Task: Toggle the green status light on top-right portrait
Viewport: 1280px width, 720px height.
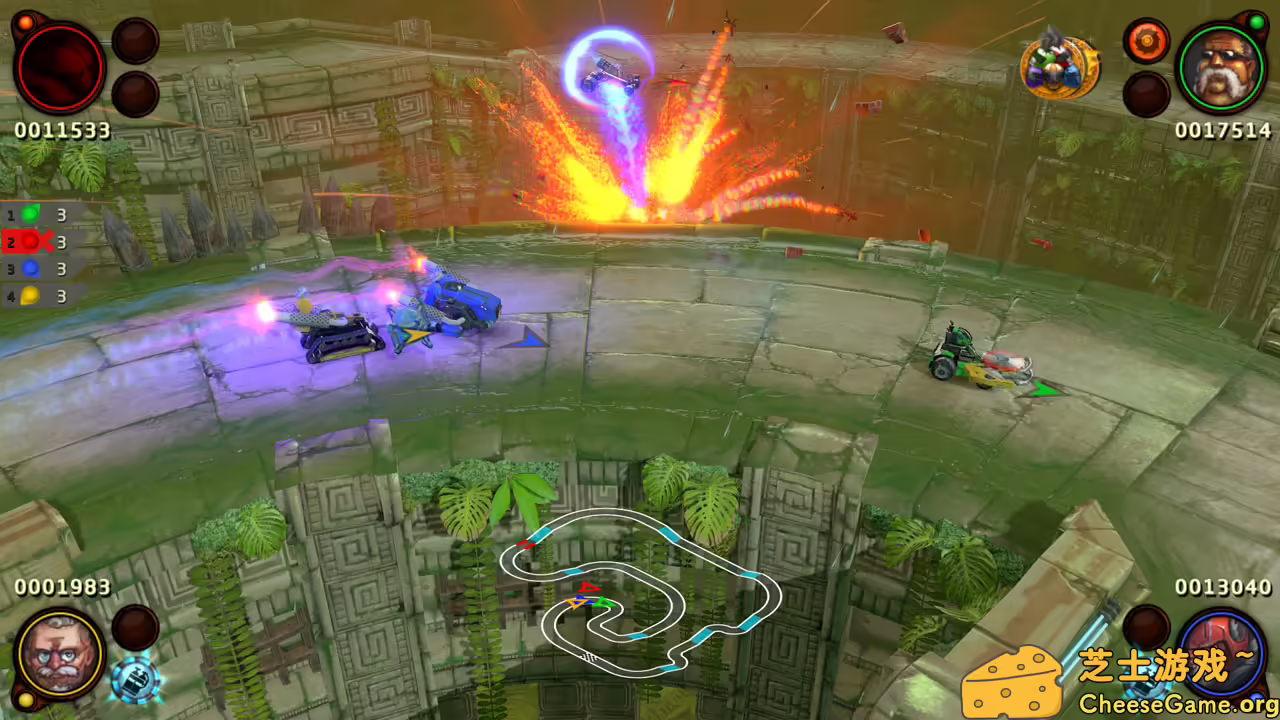Action: 1255,21
